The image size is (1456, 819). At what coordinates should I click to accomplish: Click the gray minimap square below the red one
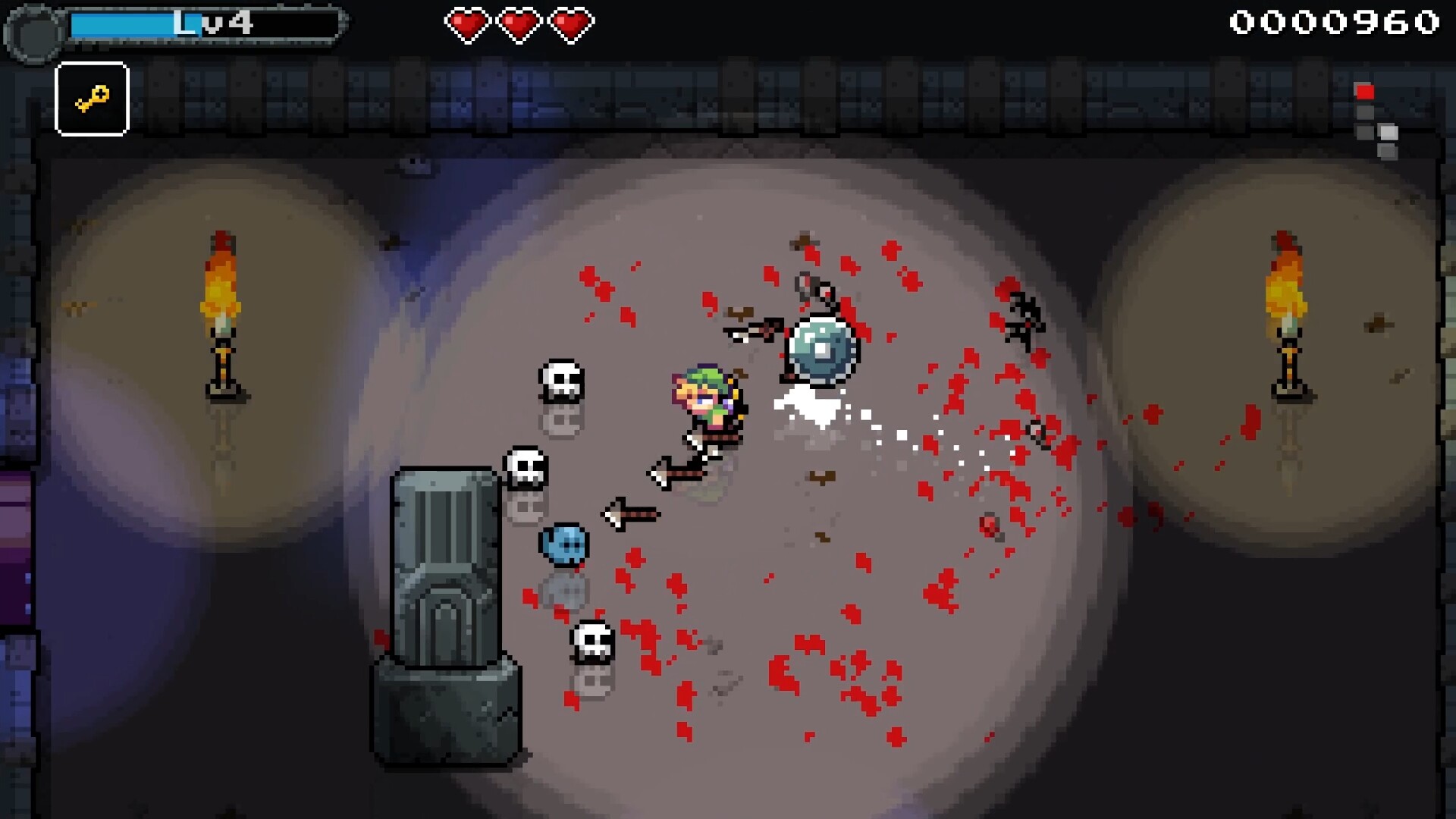(x=1367, y=112)
